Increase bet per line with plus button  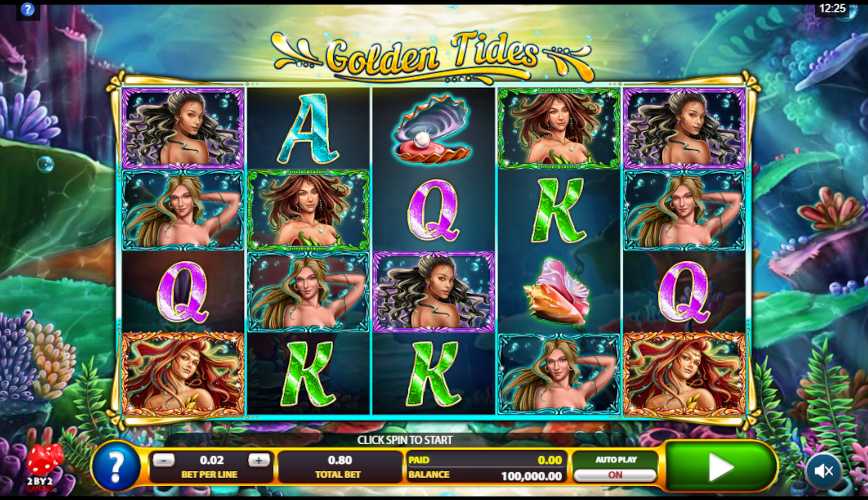click(259, 460)
